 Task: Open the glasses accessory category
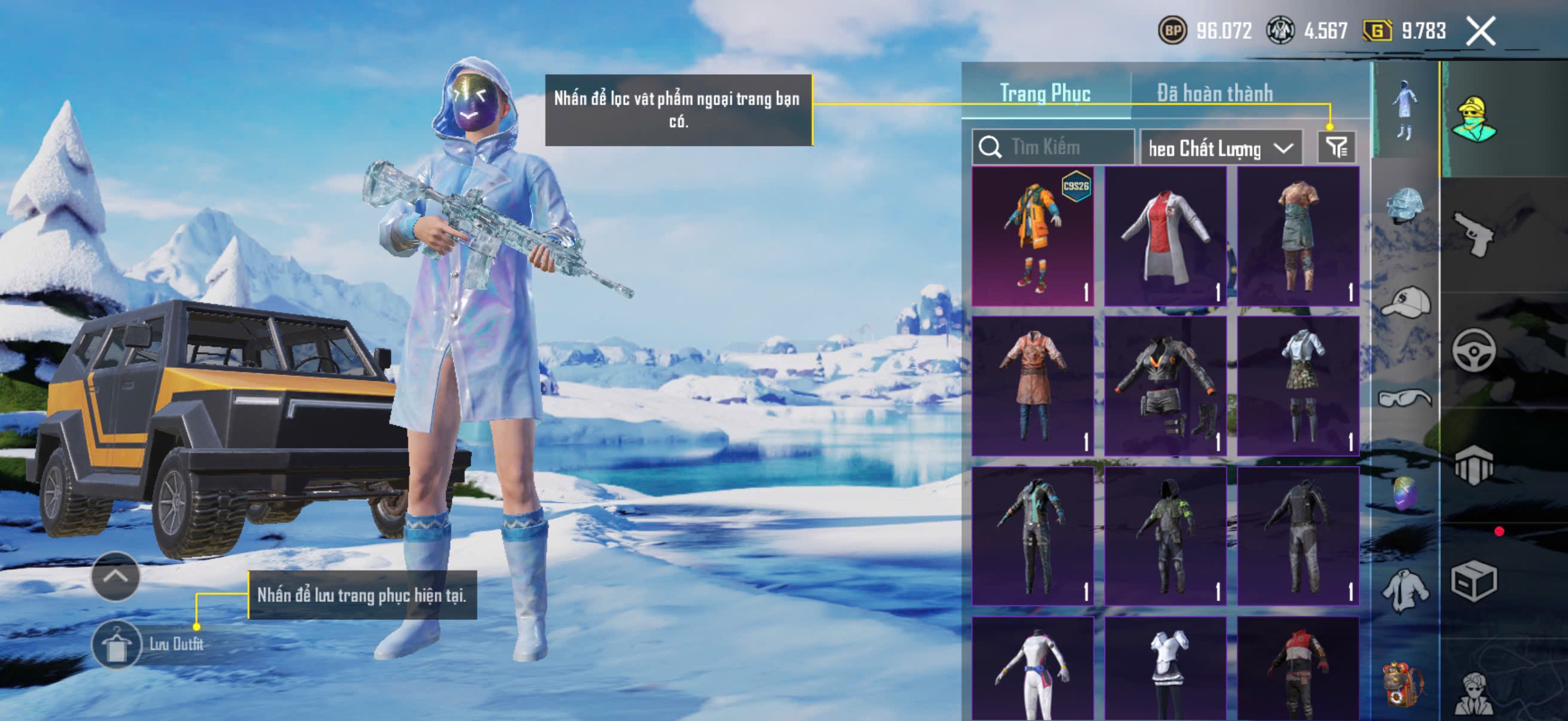[1405, 399]
